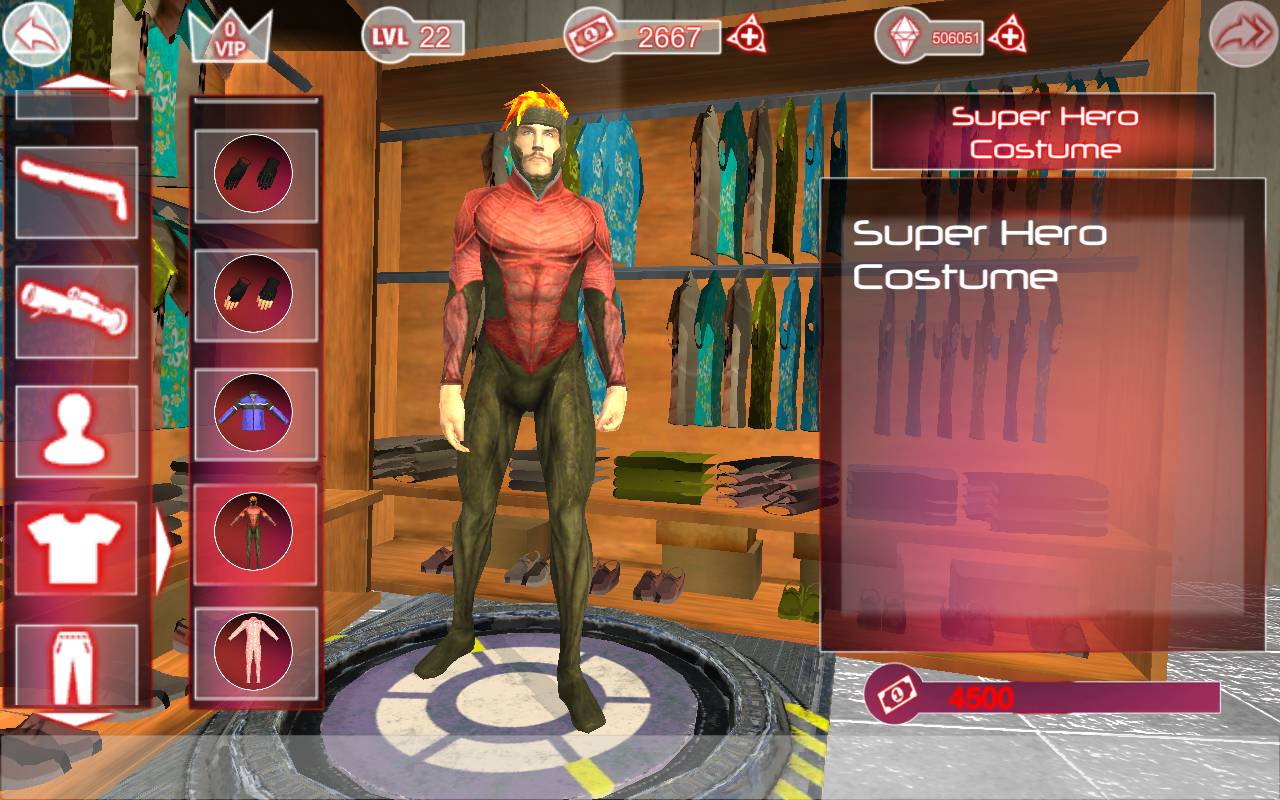Select the black gloves thumbnail
Viewport: 1280px width, 800px height.
[255, 173]
